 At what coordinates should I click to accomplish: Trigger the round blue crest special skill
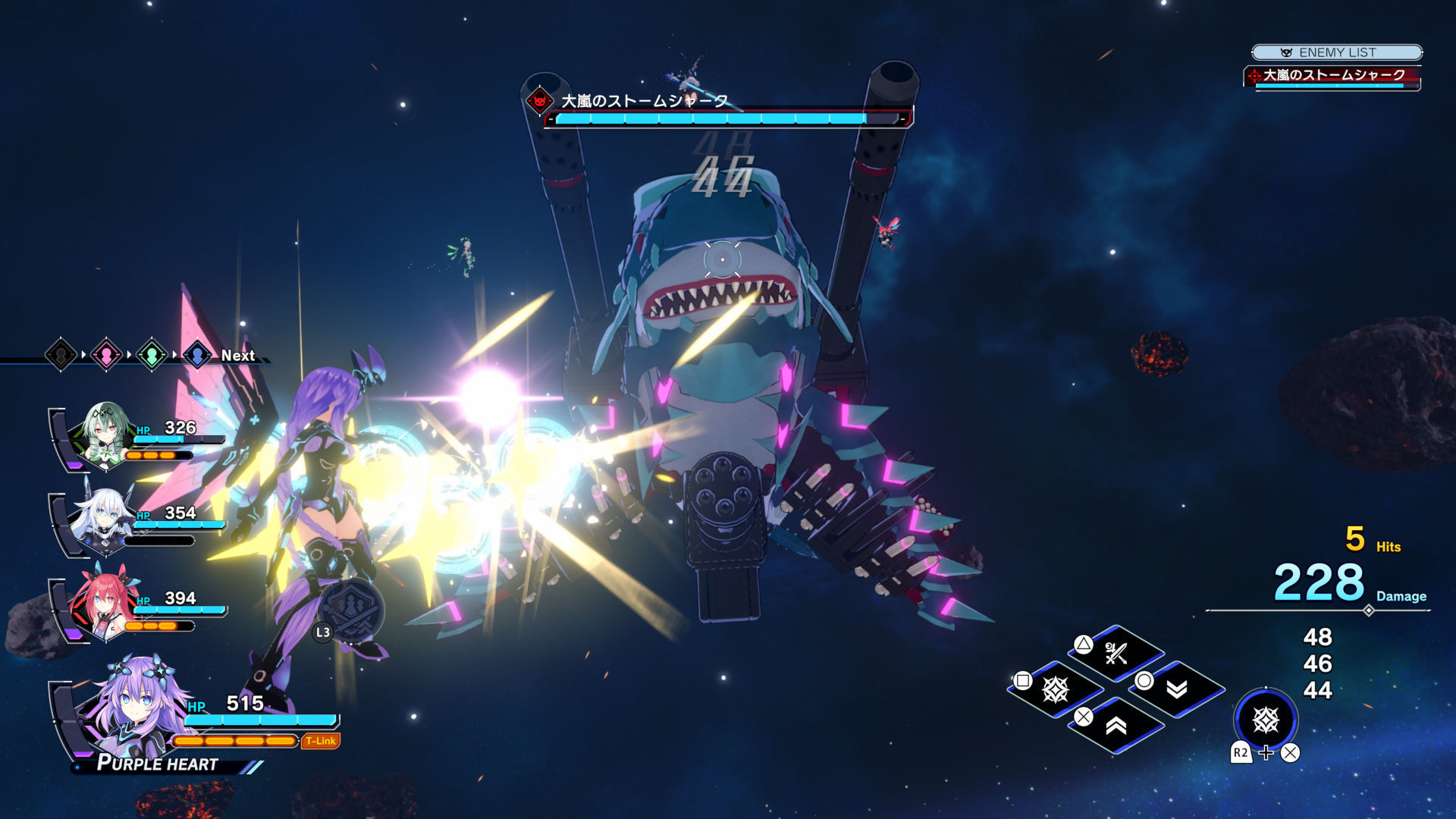coord(1266,720)
